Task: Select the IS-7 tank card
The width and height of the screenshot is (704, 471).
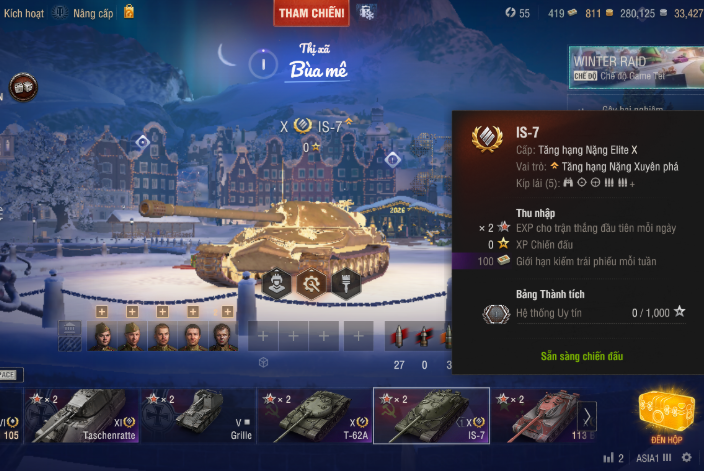Action: 431,415
